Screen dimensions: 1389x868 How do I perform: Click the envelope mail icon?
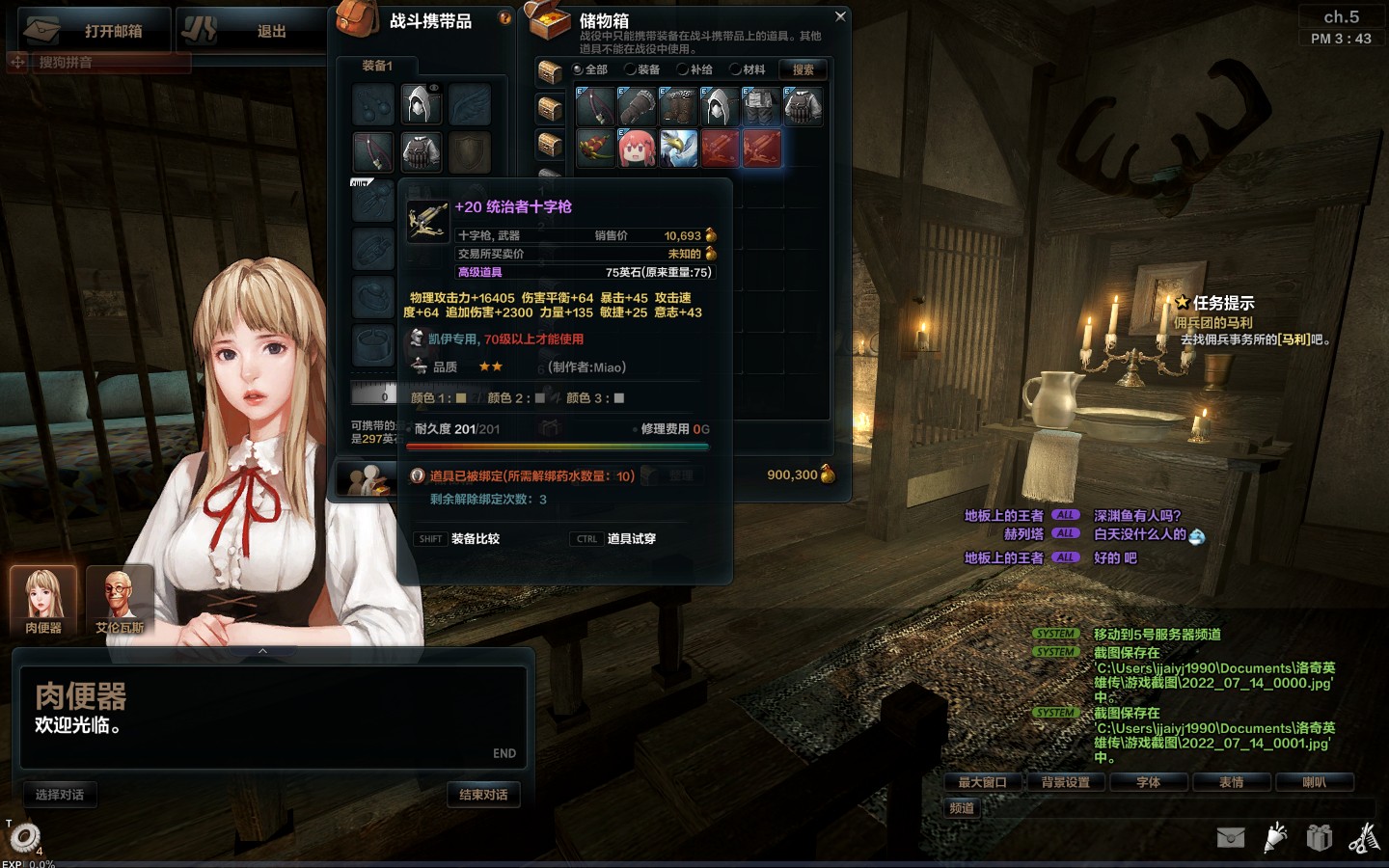(1231, 837)
